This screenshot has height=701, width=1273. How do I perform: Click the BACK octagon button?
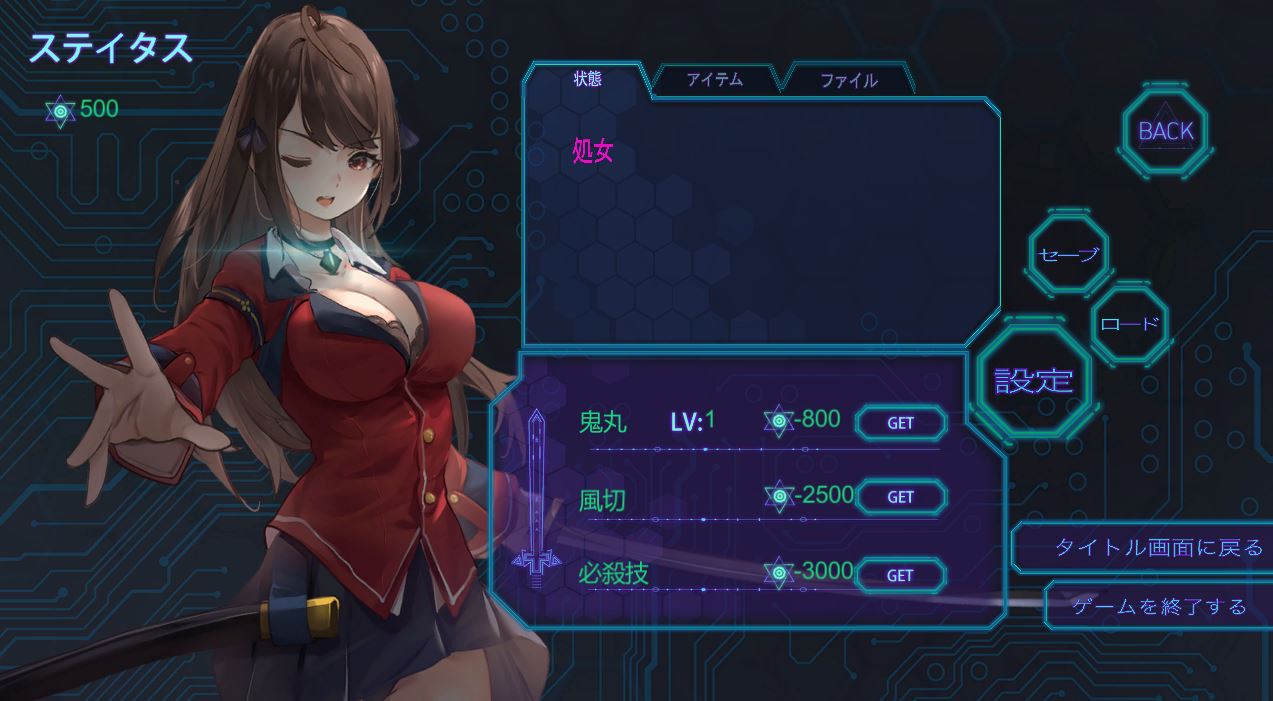1166,131
